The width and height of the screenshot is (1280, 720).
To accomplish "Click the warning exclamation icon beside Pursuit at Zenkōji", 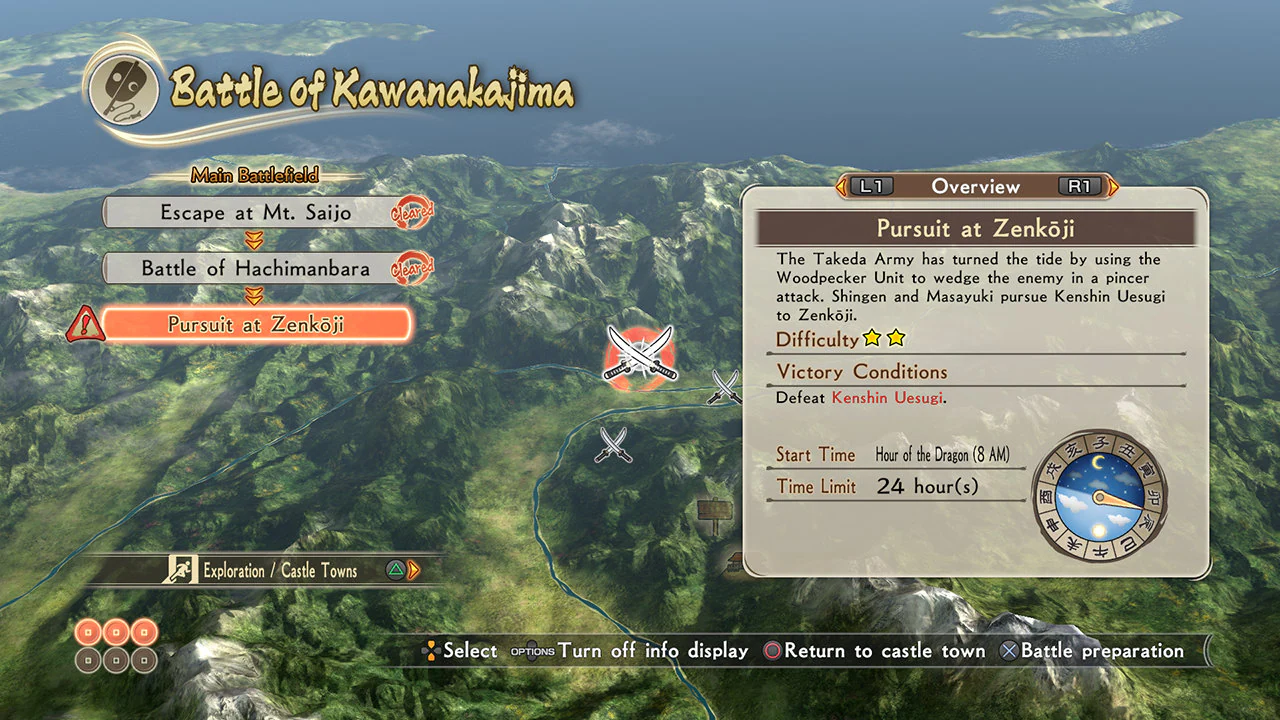I will click(85, 324).
